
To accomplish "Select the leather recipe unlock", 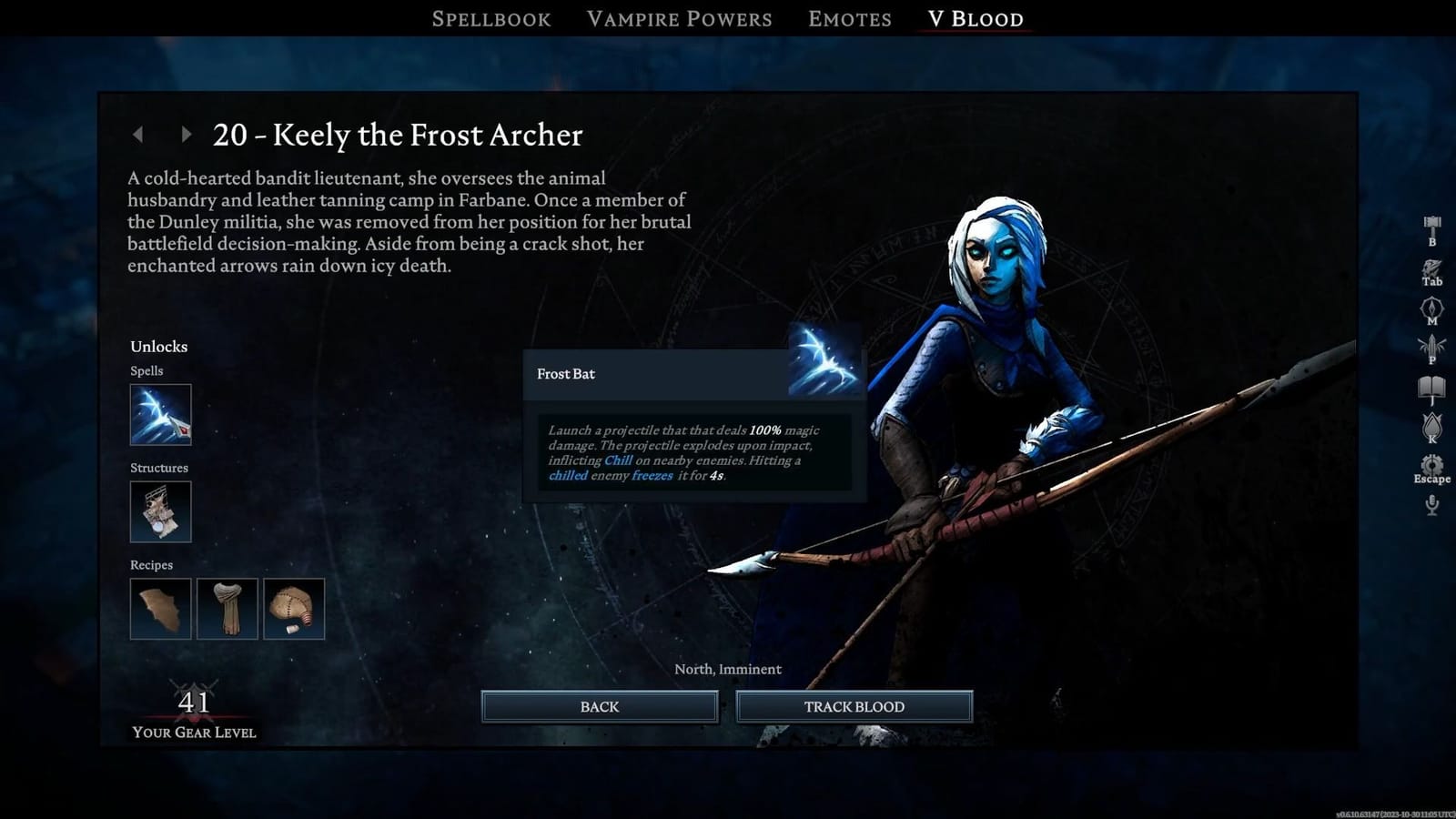I will [x=161, y=609].
